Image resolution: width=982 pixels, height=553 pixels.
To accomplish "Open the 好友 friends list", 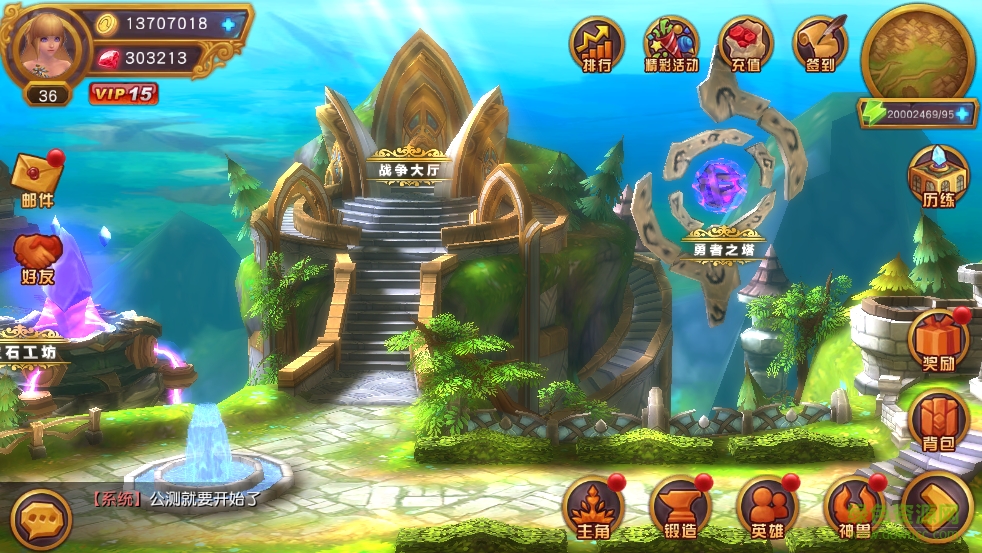I will (38, 258).
